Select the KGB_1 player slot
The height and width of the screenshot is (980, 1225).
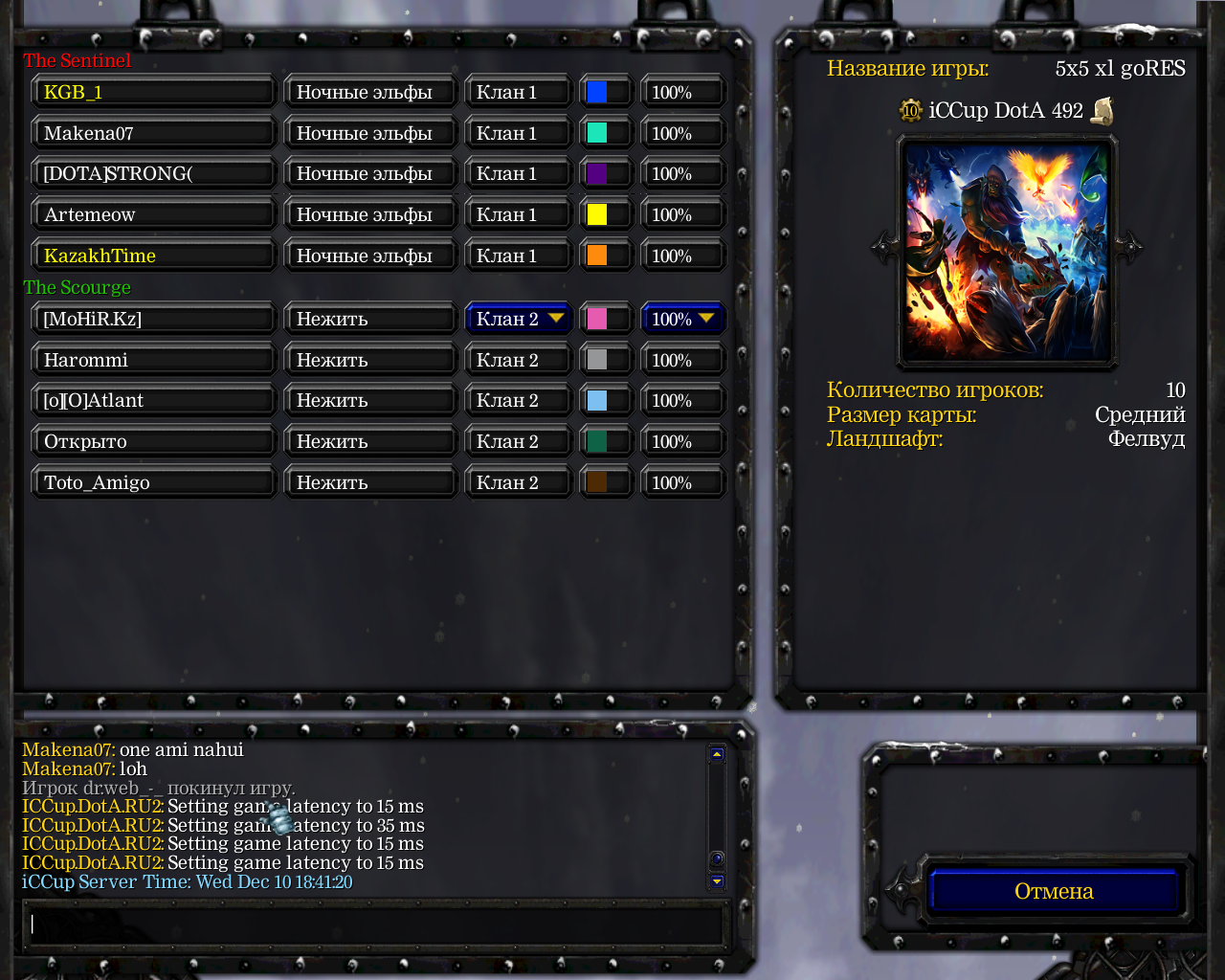153,93
